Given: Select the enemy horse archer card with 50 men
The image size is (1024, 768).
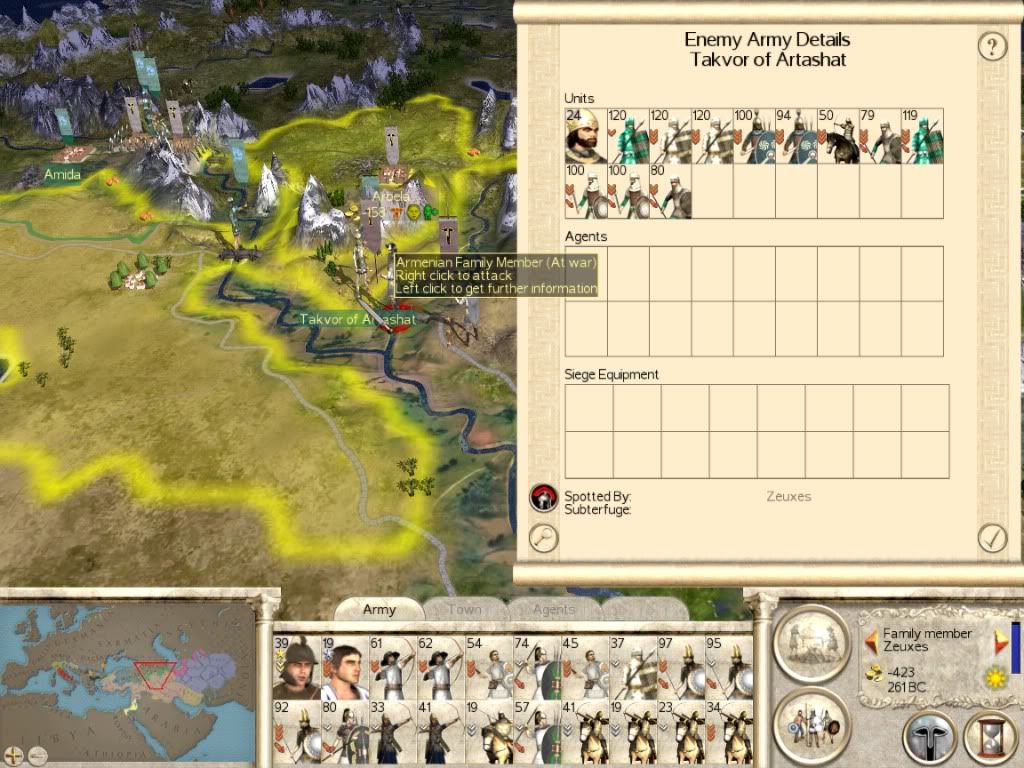Looking at the screenshot, I should (838, 136).
